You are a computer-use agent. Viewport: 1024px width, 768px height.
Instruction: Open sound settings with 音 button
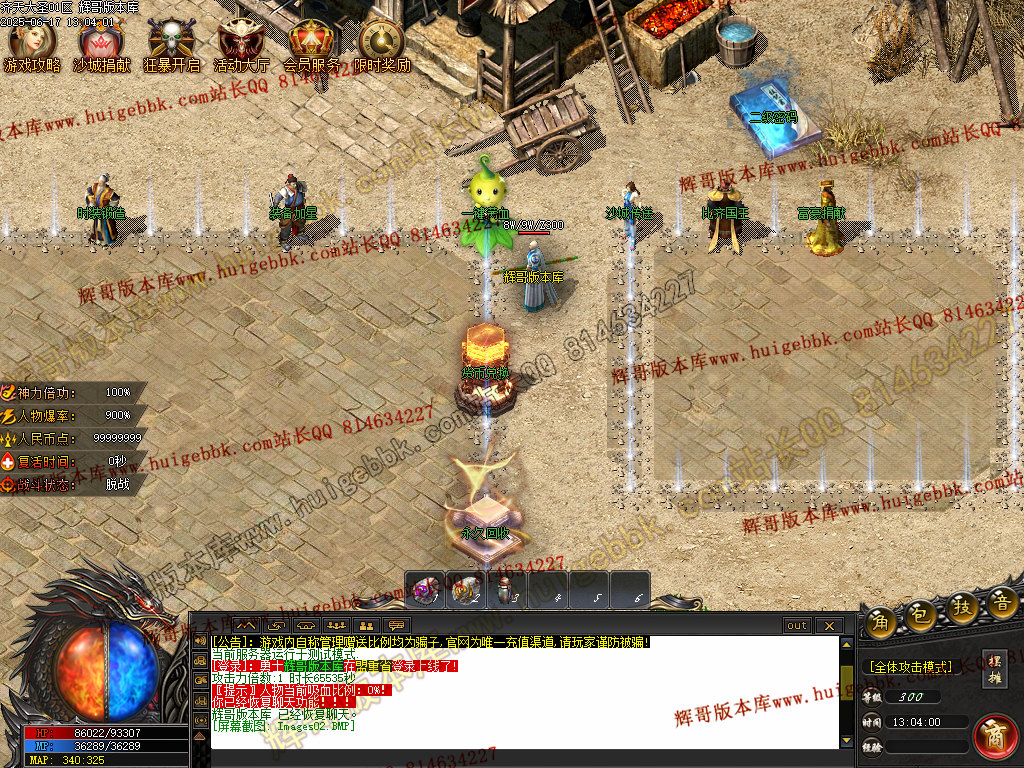click(x=1001, y=602)
